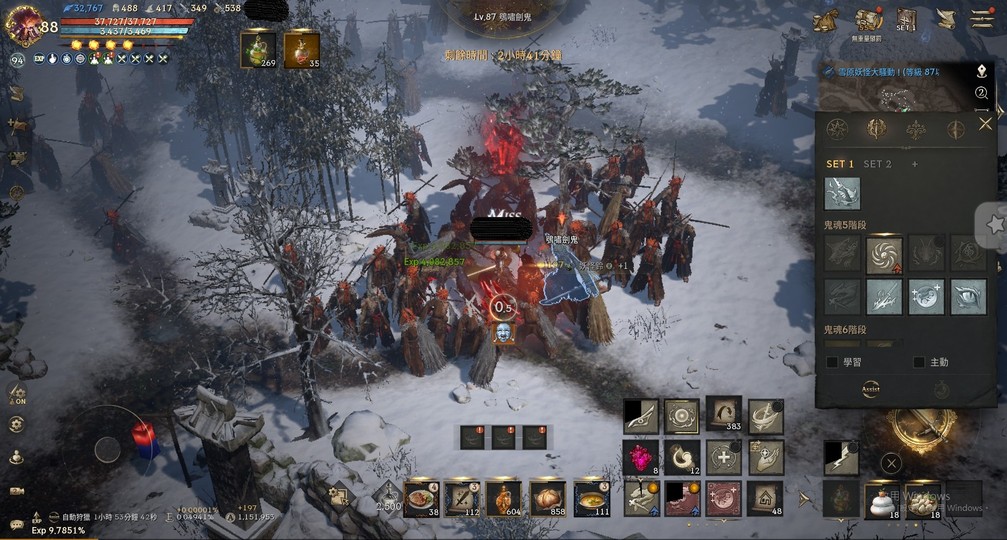Toggle the Assist button in skill panel
Screen dimensions: 1007x540
[x=872, y=391]
